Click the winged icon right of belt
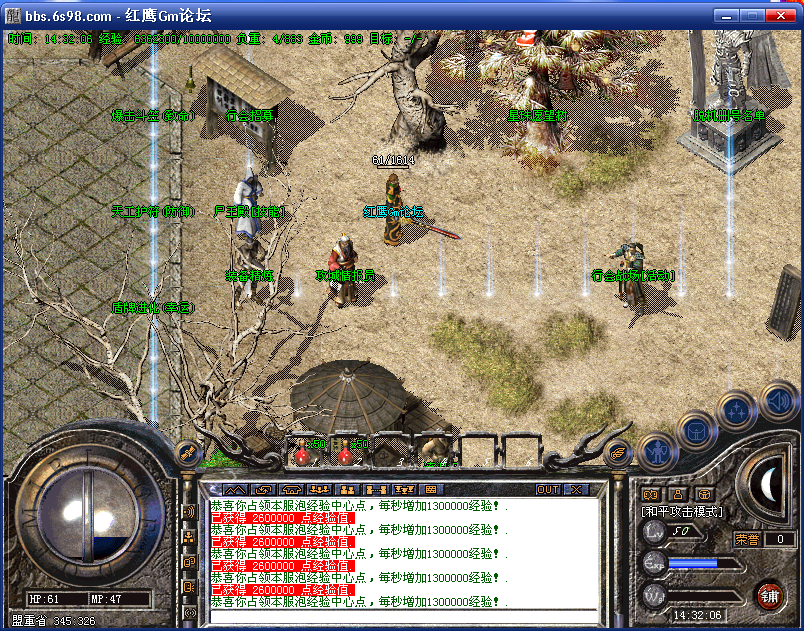The height and width of the screenshot is (631, 804). click(619, 454)
